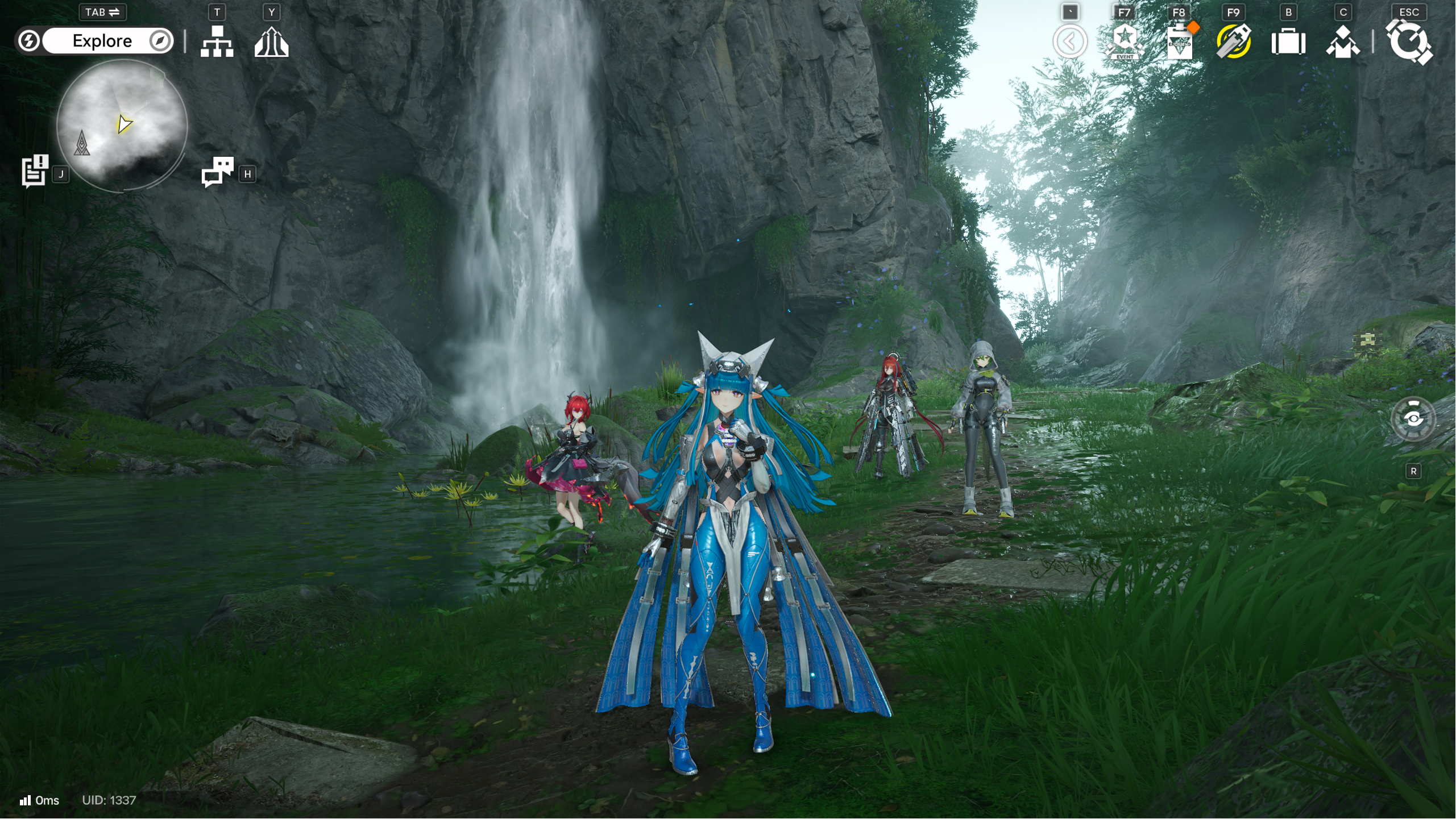1456x819 pixels.
Task: Open the yellow circled ticket icon
Action: click(1233, 41)
